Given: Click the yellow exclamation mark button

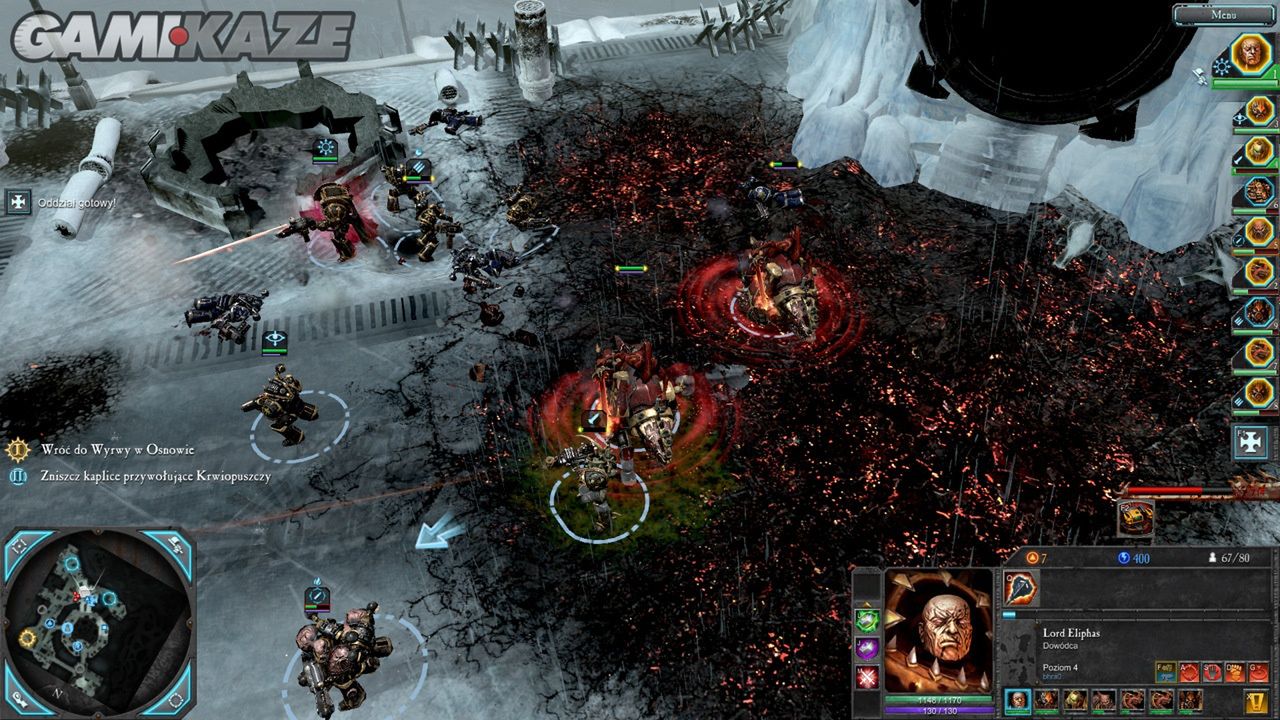Looking at the screenshot, I should click(x=1257, y=701).
